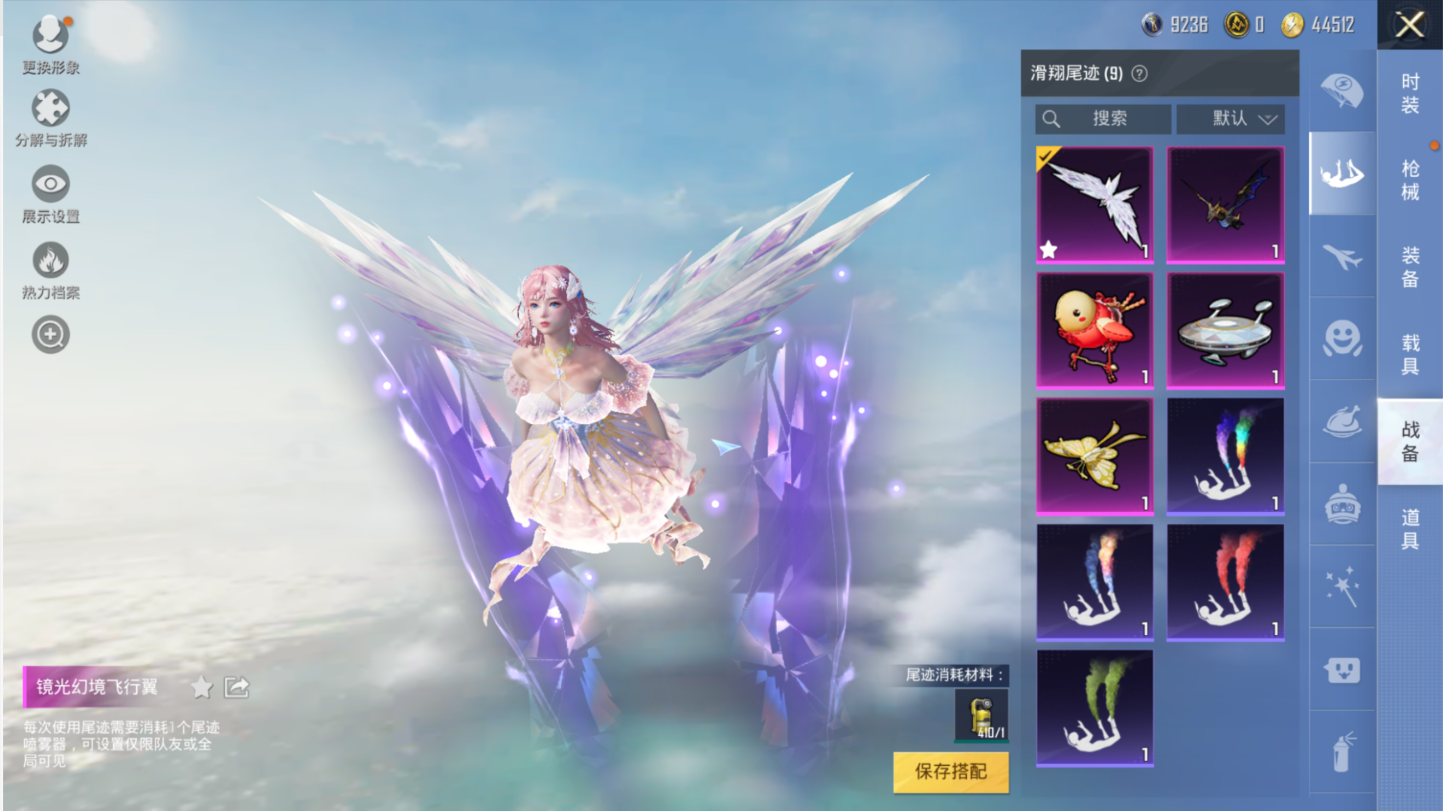Click the magnifier zoom-in icon

[50, 334]
